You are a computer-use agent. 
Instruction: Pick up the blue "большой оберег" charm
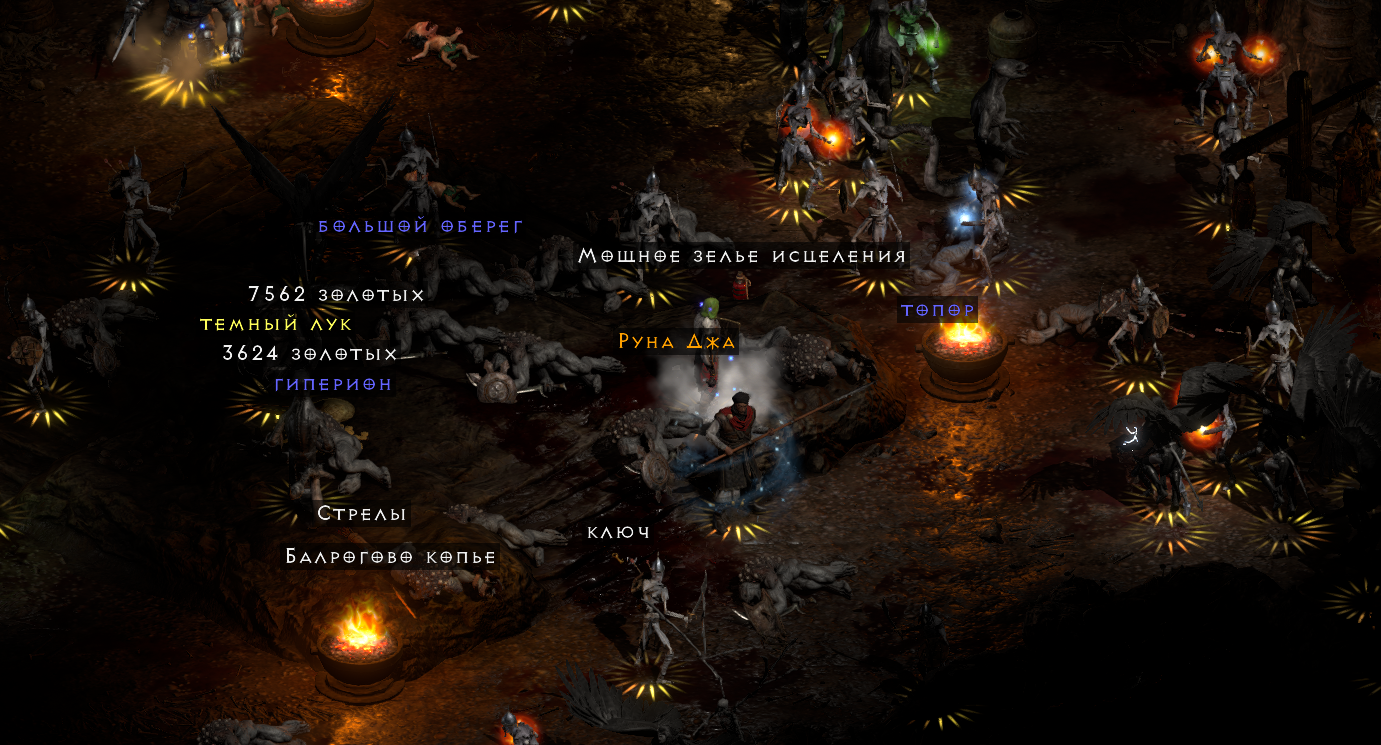419,226
